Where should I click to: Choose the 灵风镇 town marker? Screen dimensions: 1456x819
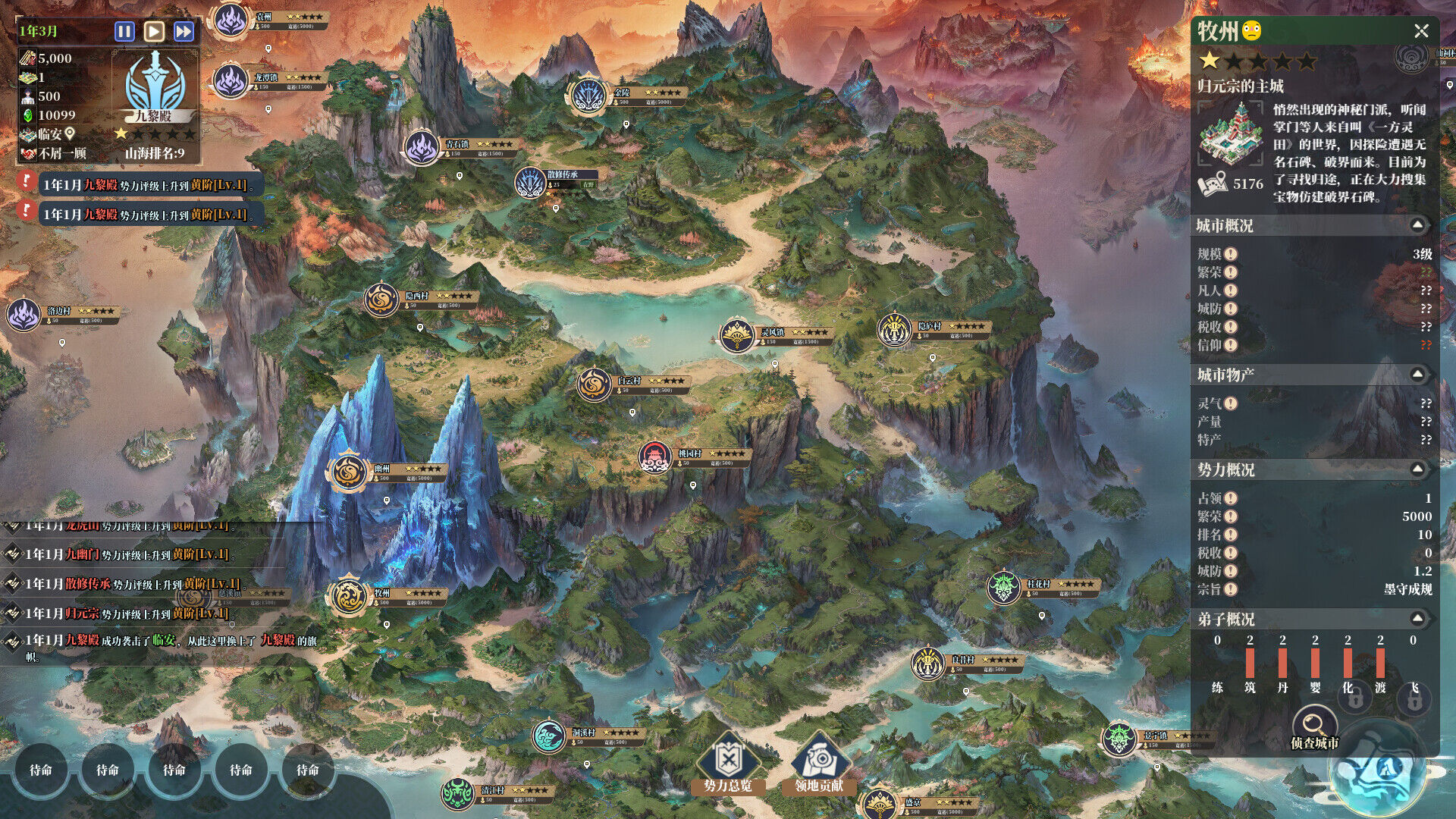(x=736, y=335)
